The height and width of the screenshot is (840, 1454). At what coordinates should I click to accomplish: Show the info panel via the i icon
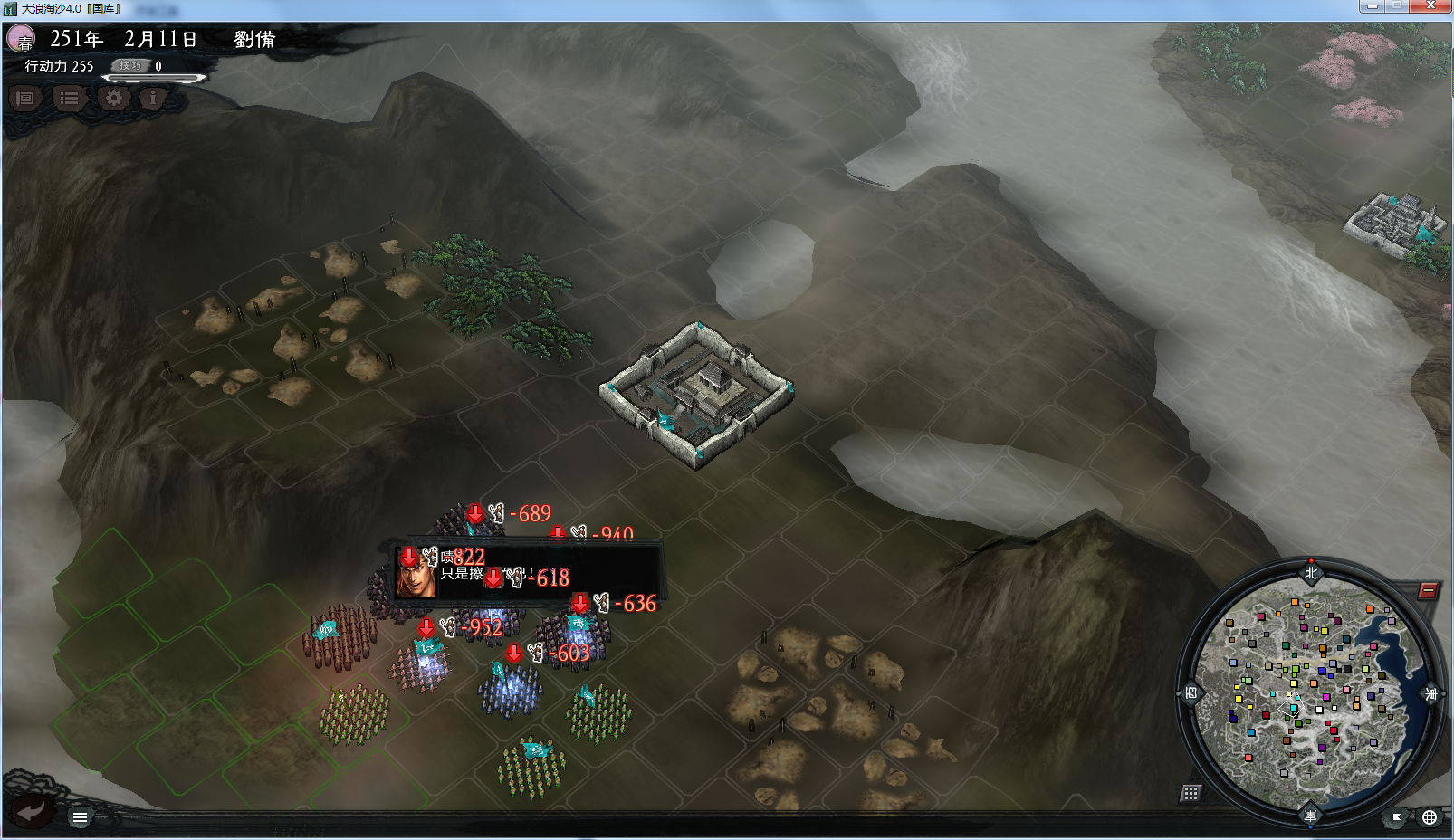click(153, 98)
